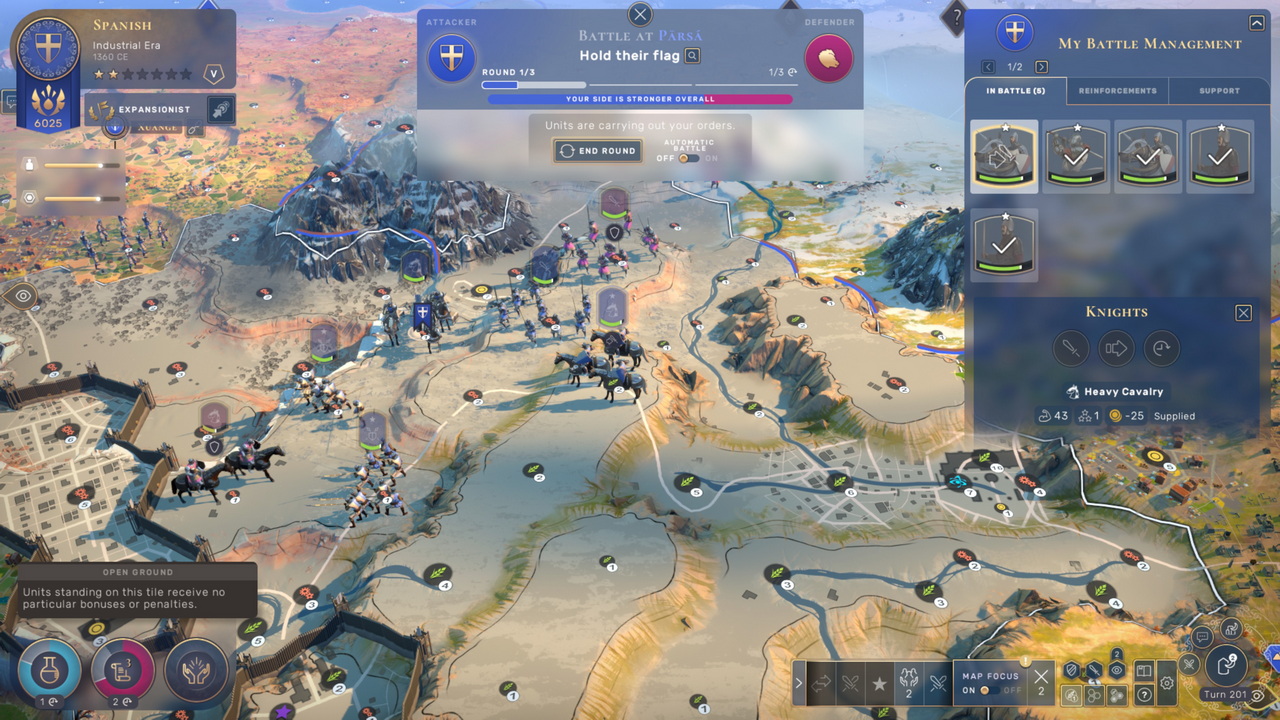Open the science flask screen
The height and width of the screenshot is (720, 1280).
48,668
